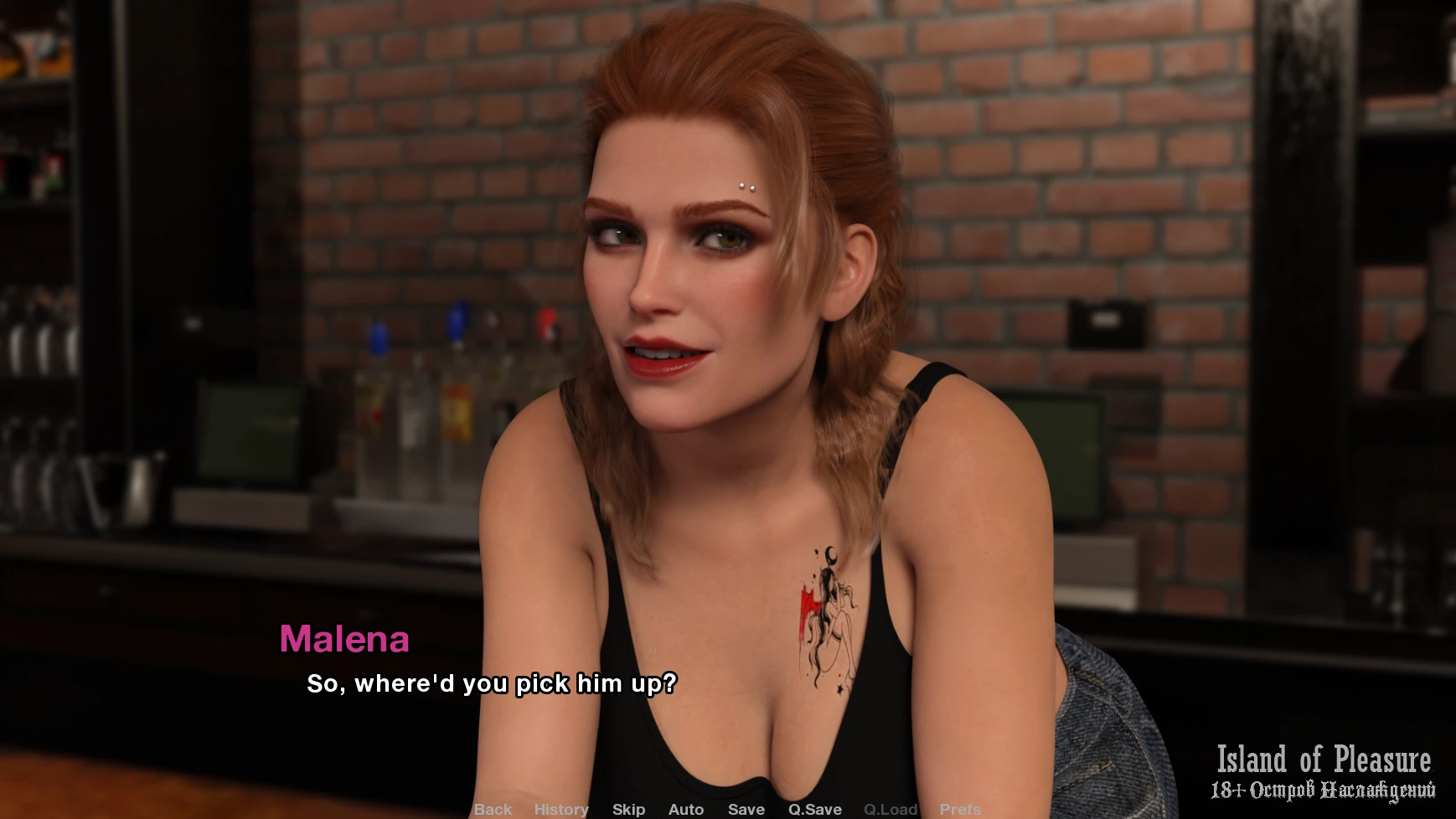Quick load with Q.Load
The image size is (1456, 819).
(x=891, y=809)
